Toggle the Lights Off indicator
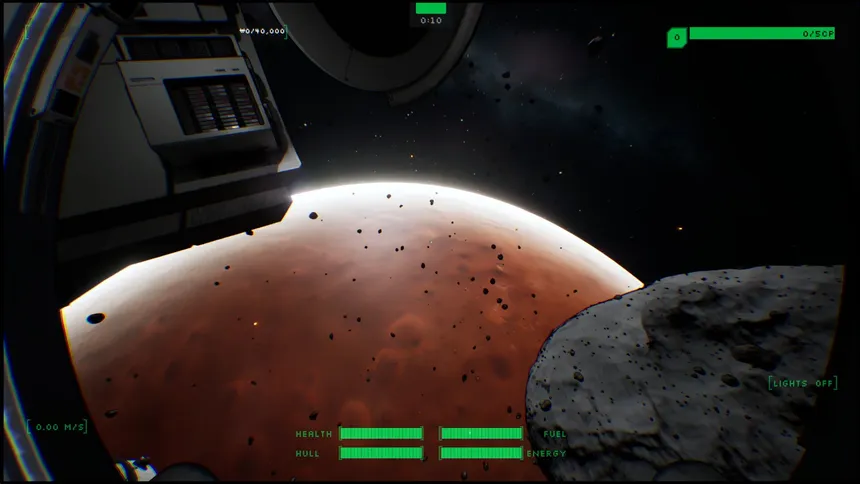 pyautogui.click(x=803, y=383)
